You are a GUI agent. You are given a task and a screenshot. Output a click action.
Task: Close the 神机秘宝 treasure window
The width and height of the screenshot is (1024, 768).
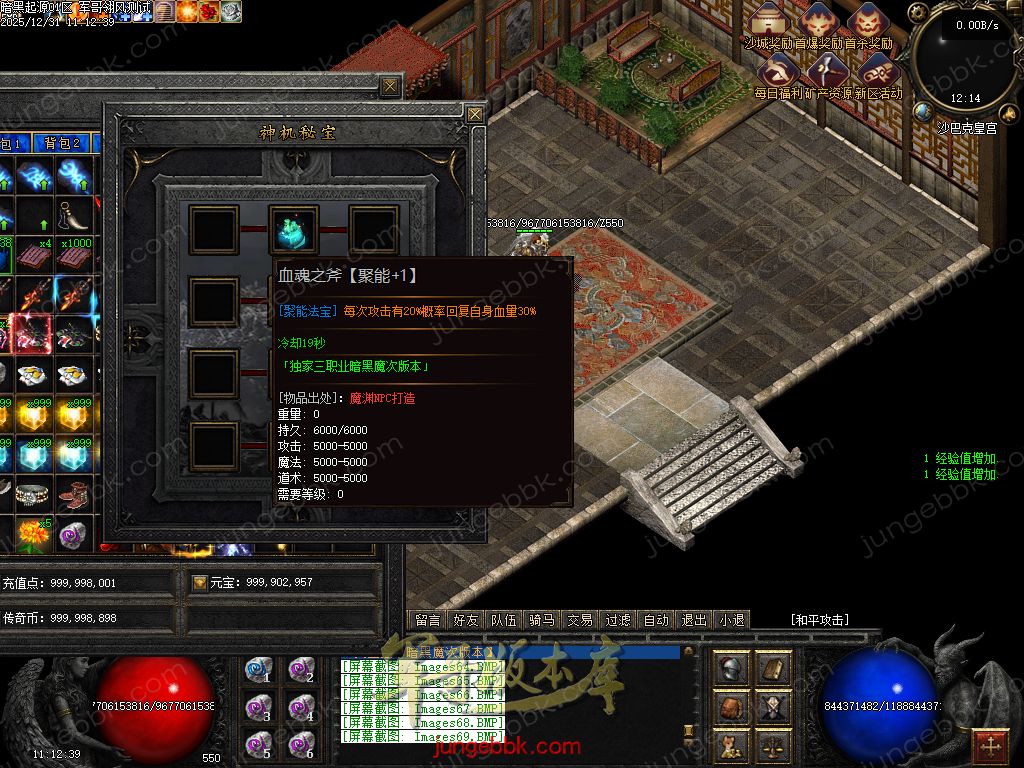coord(475,114)
